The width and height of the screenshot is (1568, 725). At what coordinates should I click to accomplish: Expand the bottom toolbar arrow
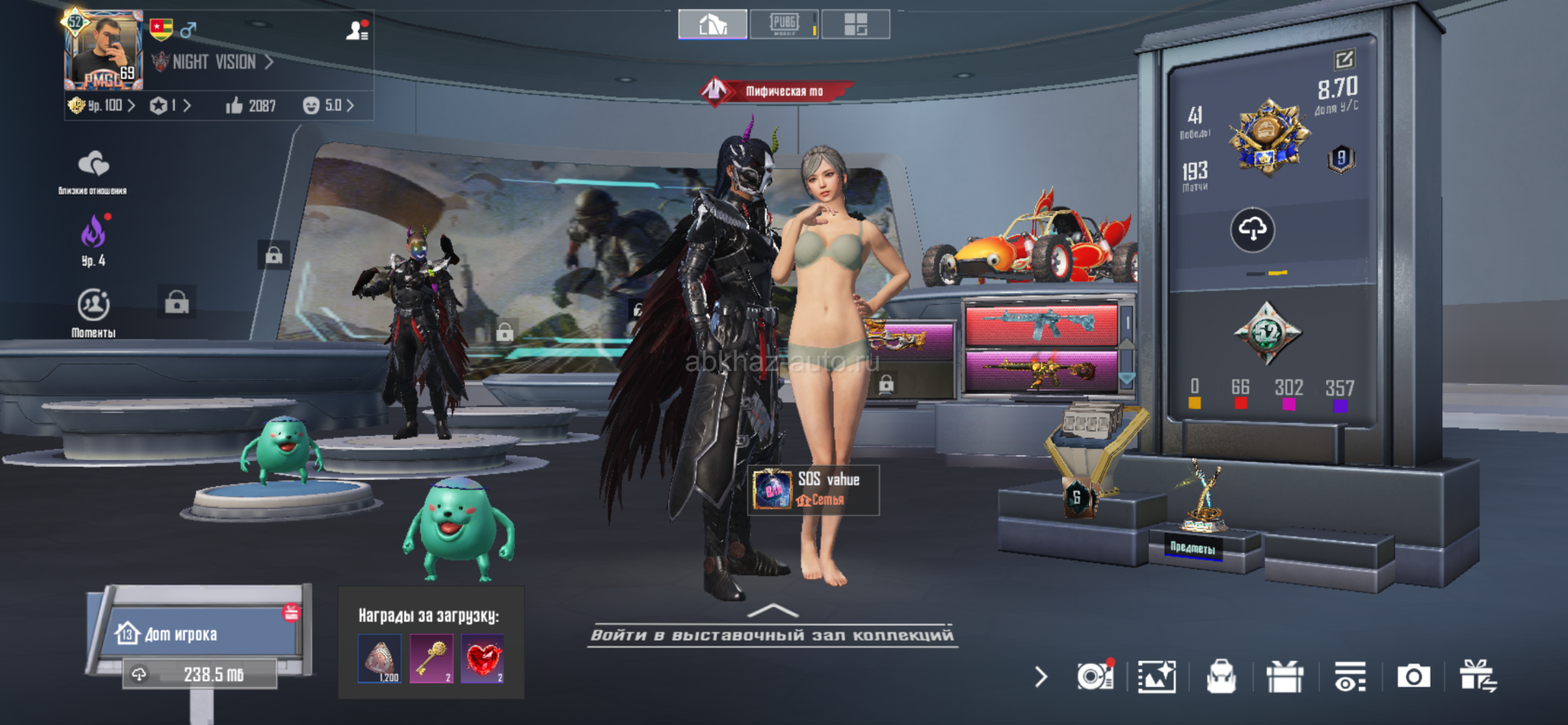[x=1040, y=677]
